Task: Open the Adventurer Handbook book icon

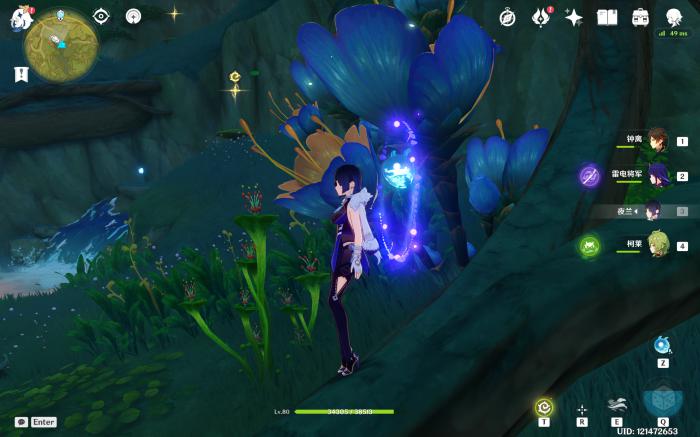Action: coord(607,17)
